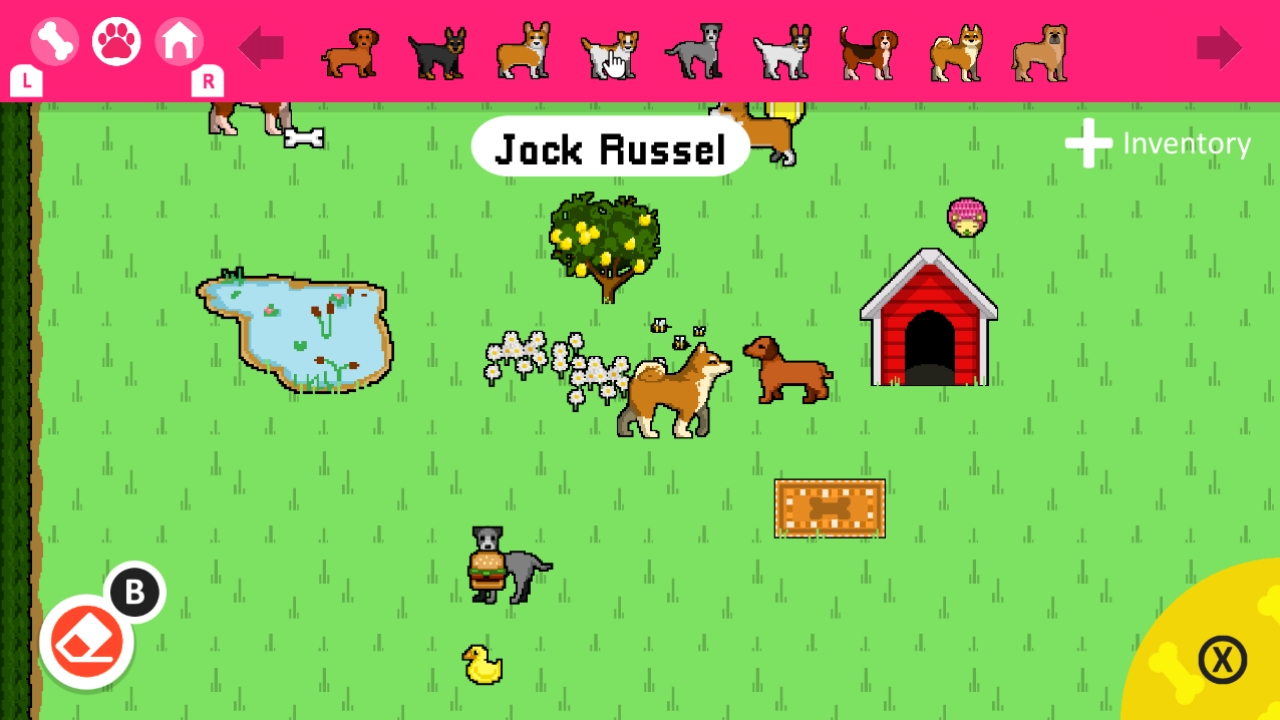Select the black Doberman breed icon
Viewport: 1280px width, 720px height.
coord(436,50)
